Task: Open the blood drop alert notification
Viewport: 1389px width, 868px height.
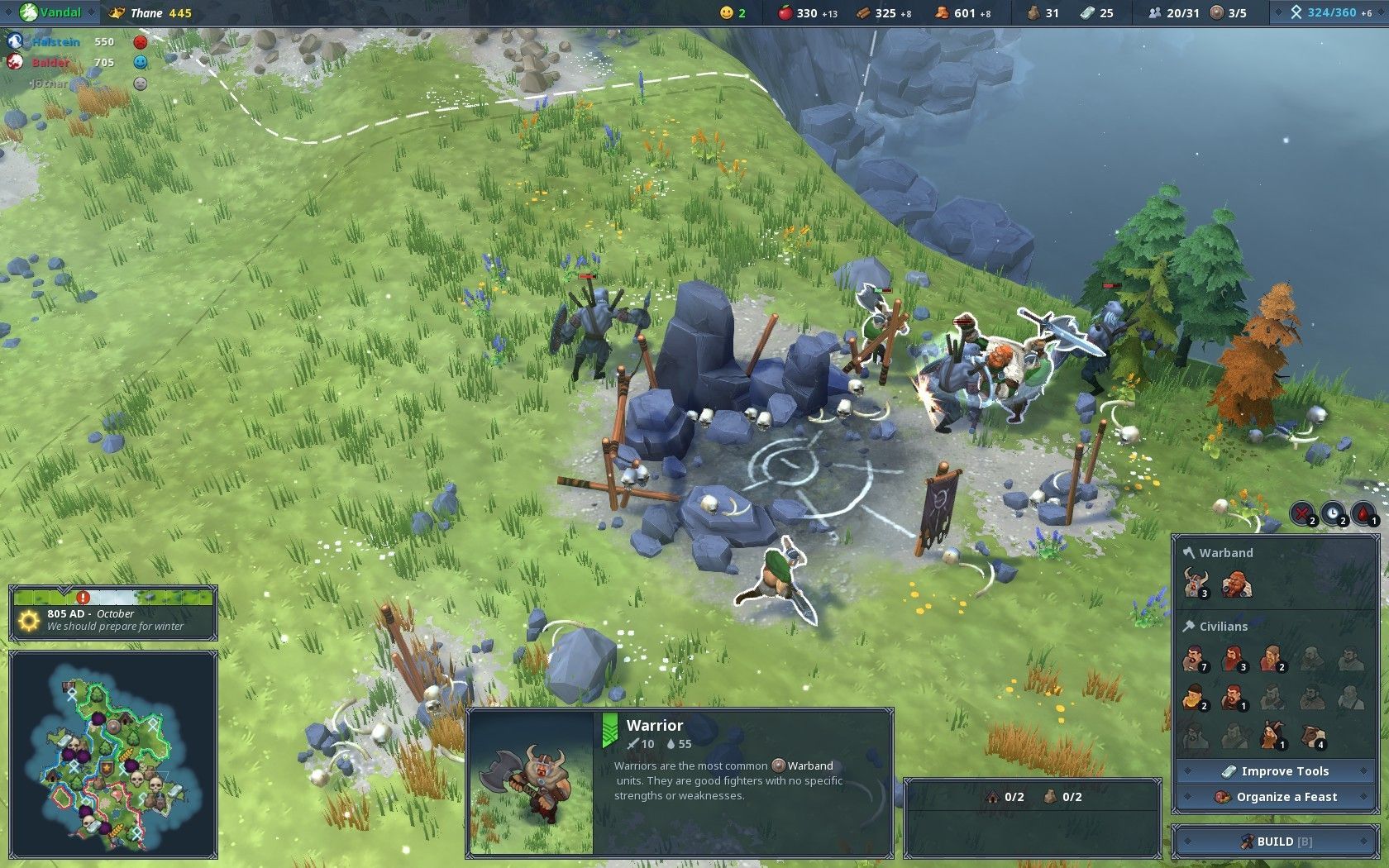Action: tap(1363, 513)
